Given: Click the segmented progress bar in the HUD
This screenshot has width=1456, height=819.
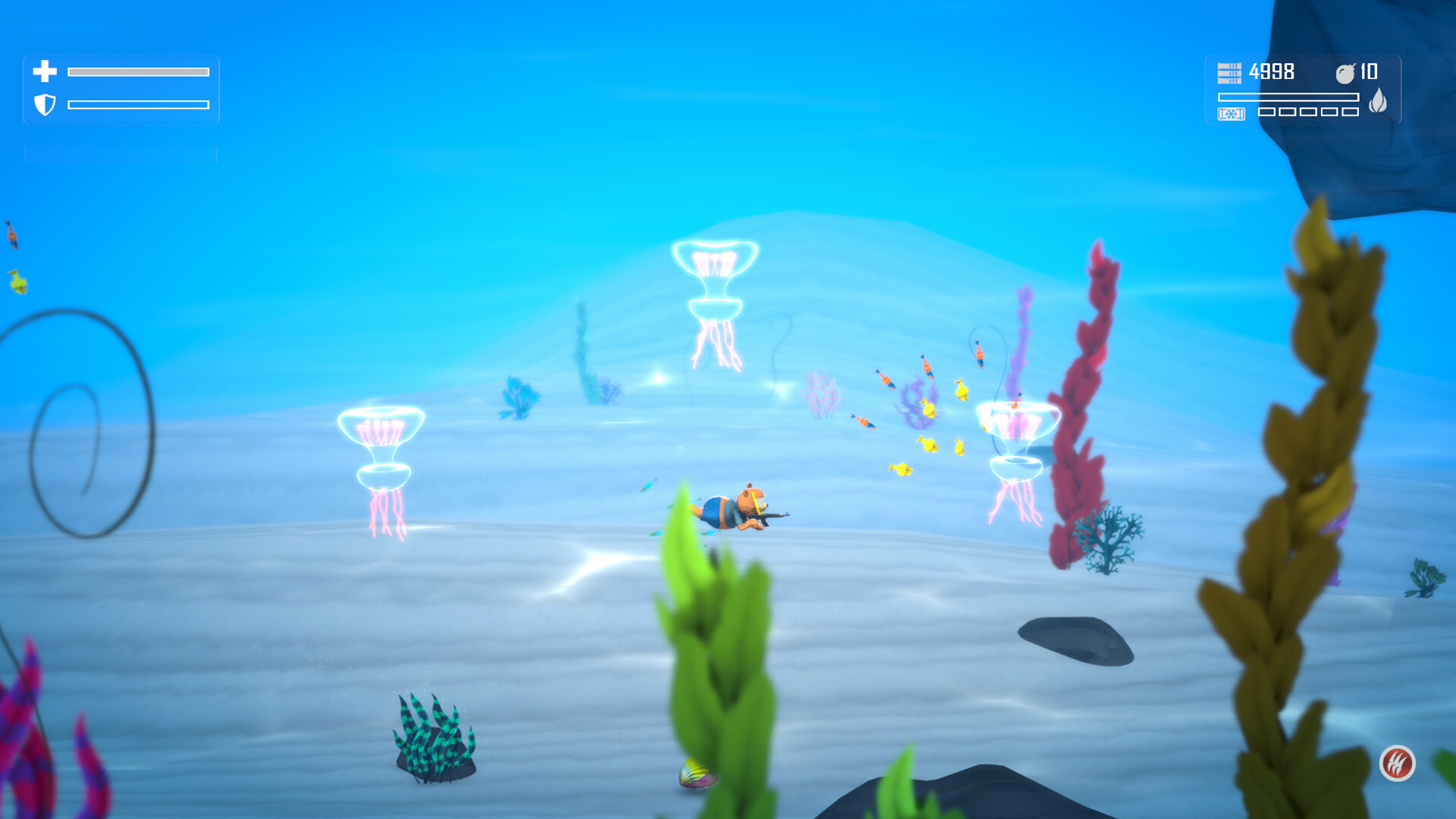Looking at the screenshot, I should [x=1289, y=96].
